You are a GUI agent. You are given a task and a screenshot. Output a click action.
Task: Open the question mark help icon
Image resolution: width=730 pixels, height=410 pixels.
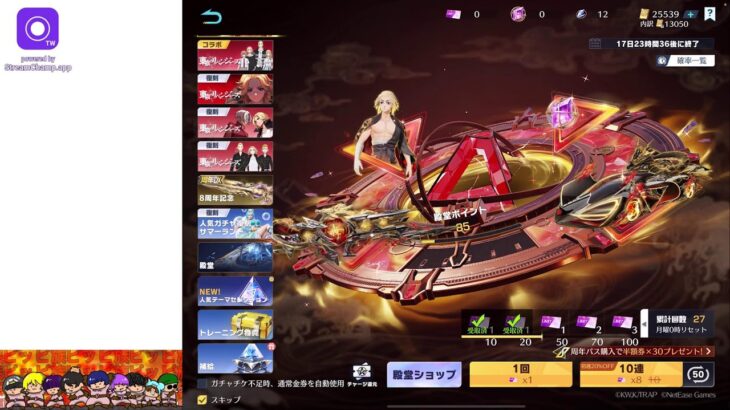tap(709, 14)
